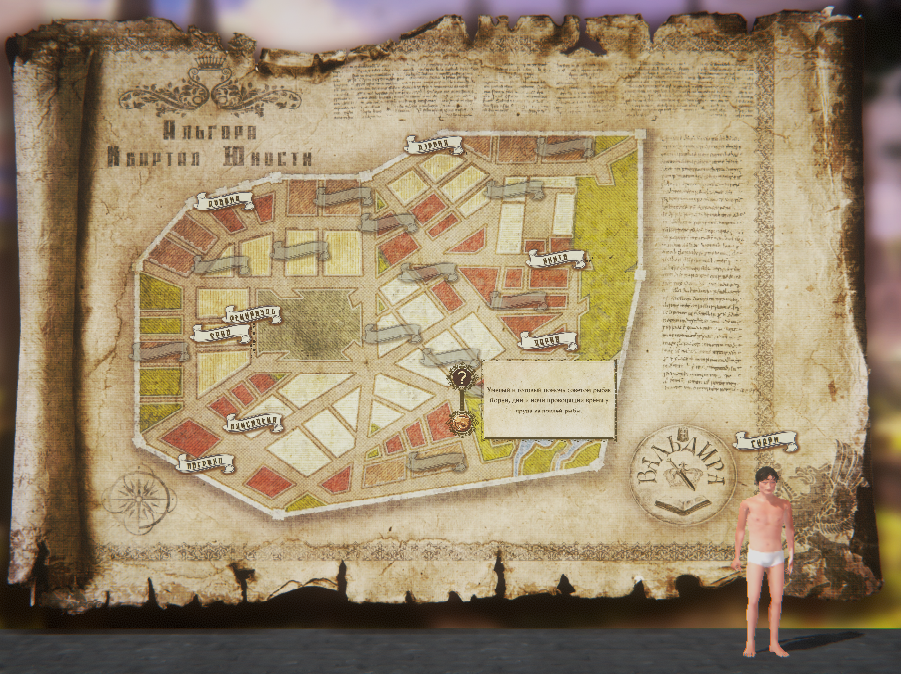Choose the white ribbon label beside the Valdaira seal

pyautogui.click(x=766, y=440)
